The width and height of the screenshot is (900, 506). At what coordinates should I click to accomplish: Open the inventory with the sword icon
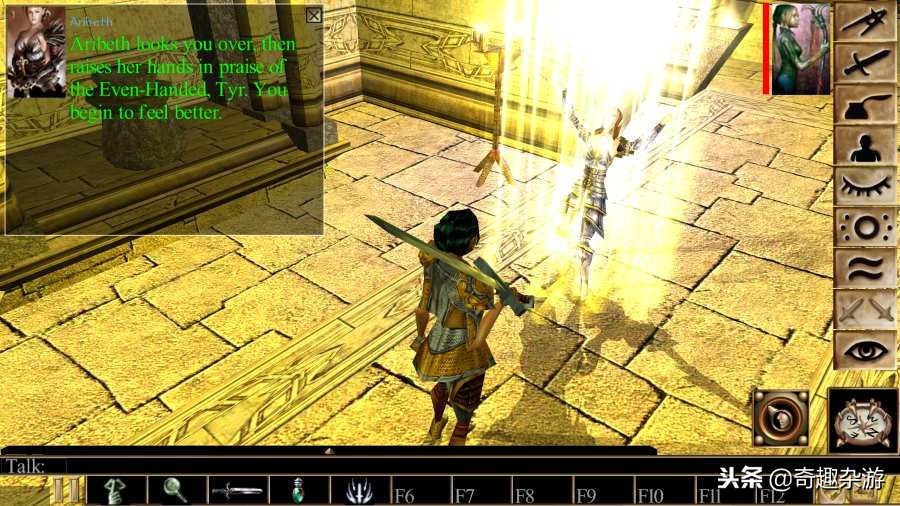tap(866, 63)
